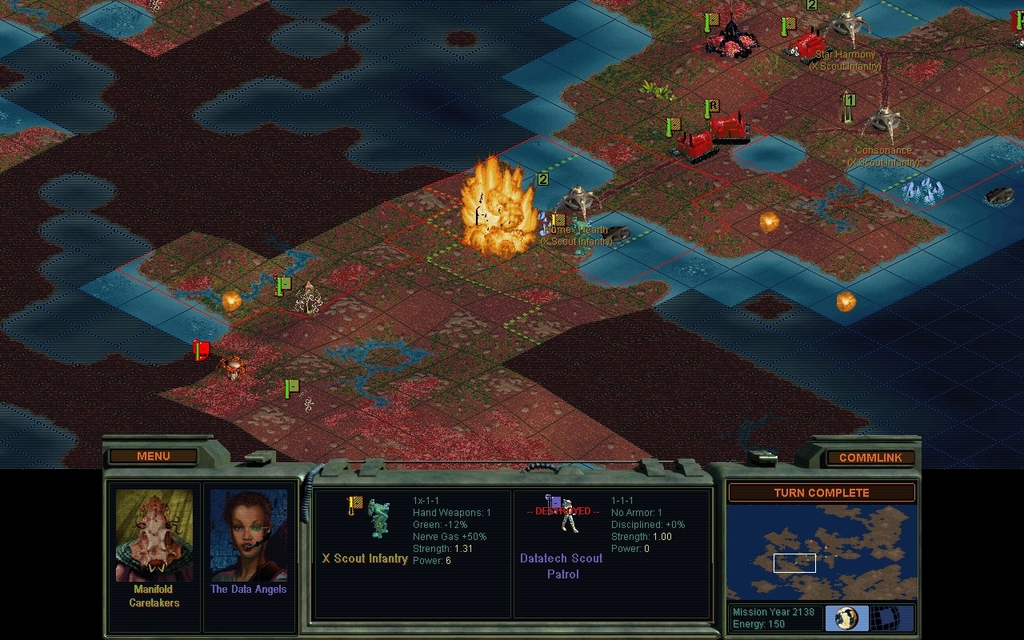1024x640 pixels.
Task: Open the COMMLINK panel
Action: [870, 458]
